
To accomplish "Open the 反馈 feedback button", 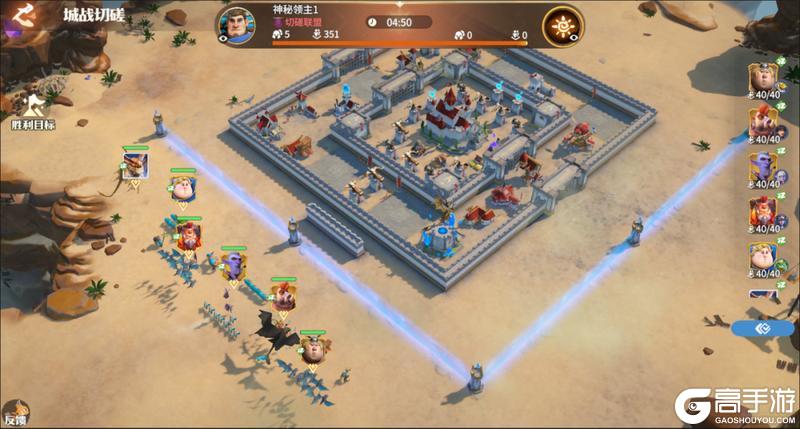I will pyautogui.click(x=14, y=412).
